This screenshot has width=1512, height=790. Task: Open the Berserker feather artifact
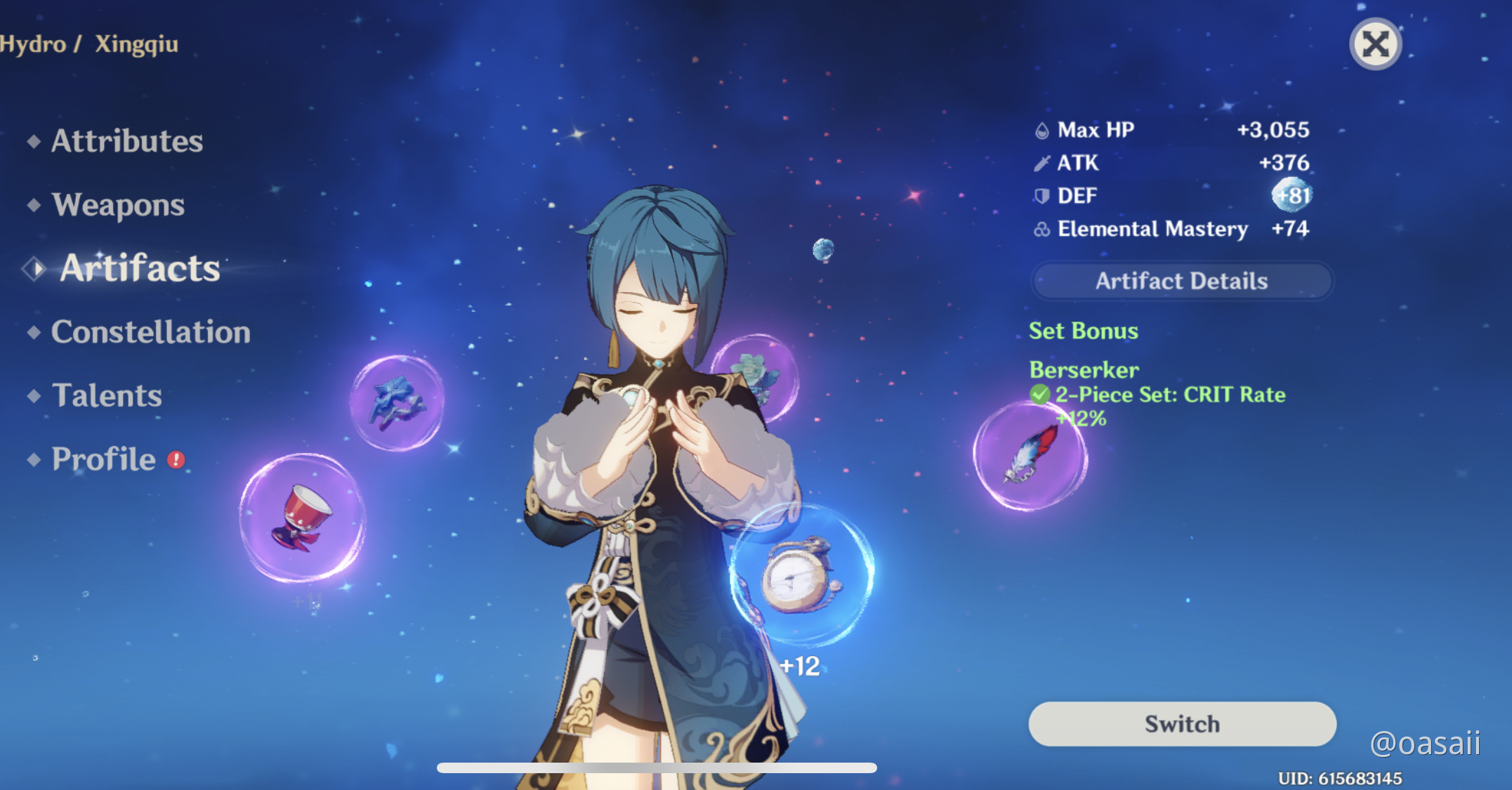point(1029,456)
